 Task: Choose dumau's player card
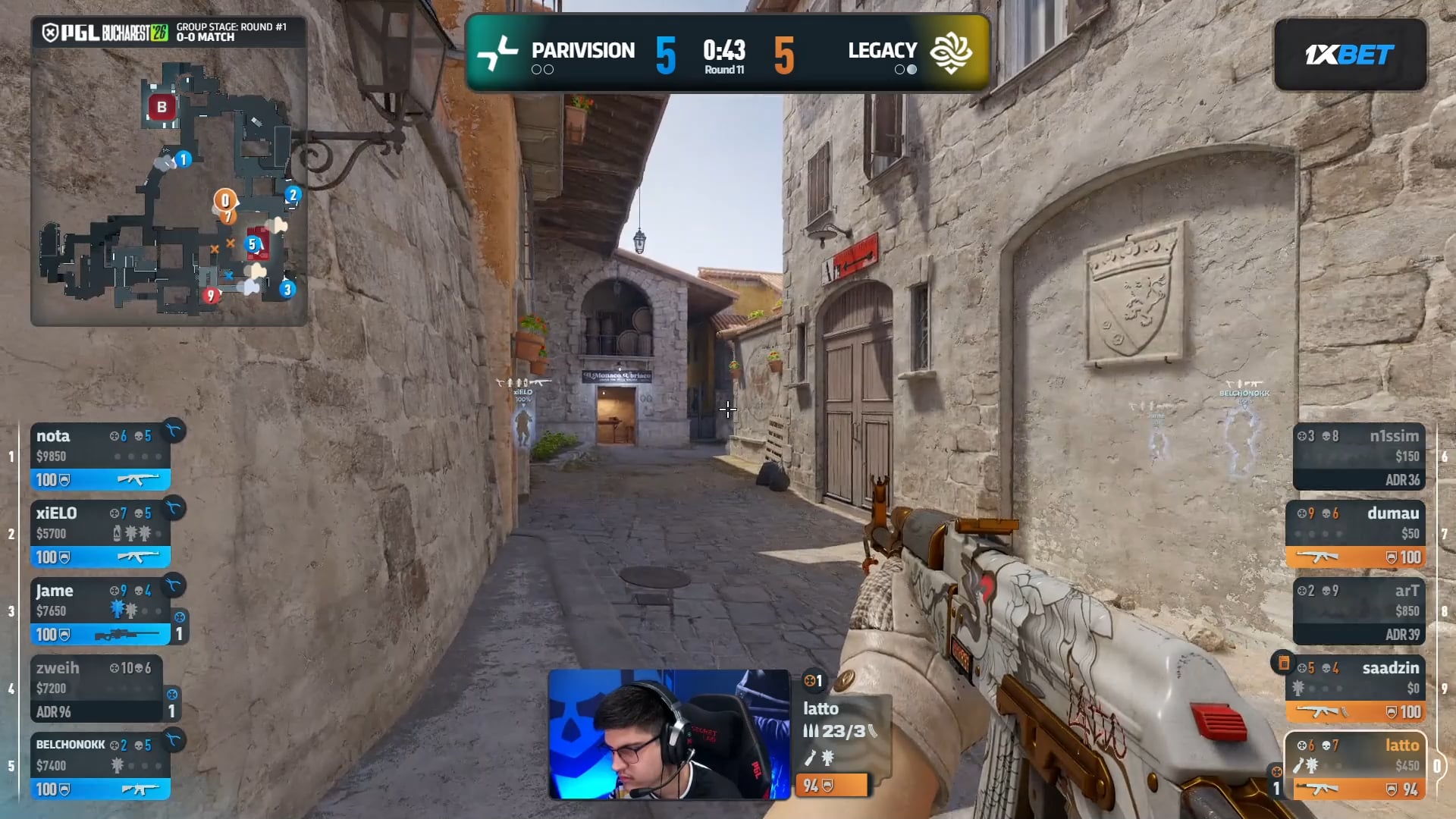(1355, 533)
